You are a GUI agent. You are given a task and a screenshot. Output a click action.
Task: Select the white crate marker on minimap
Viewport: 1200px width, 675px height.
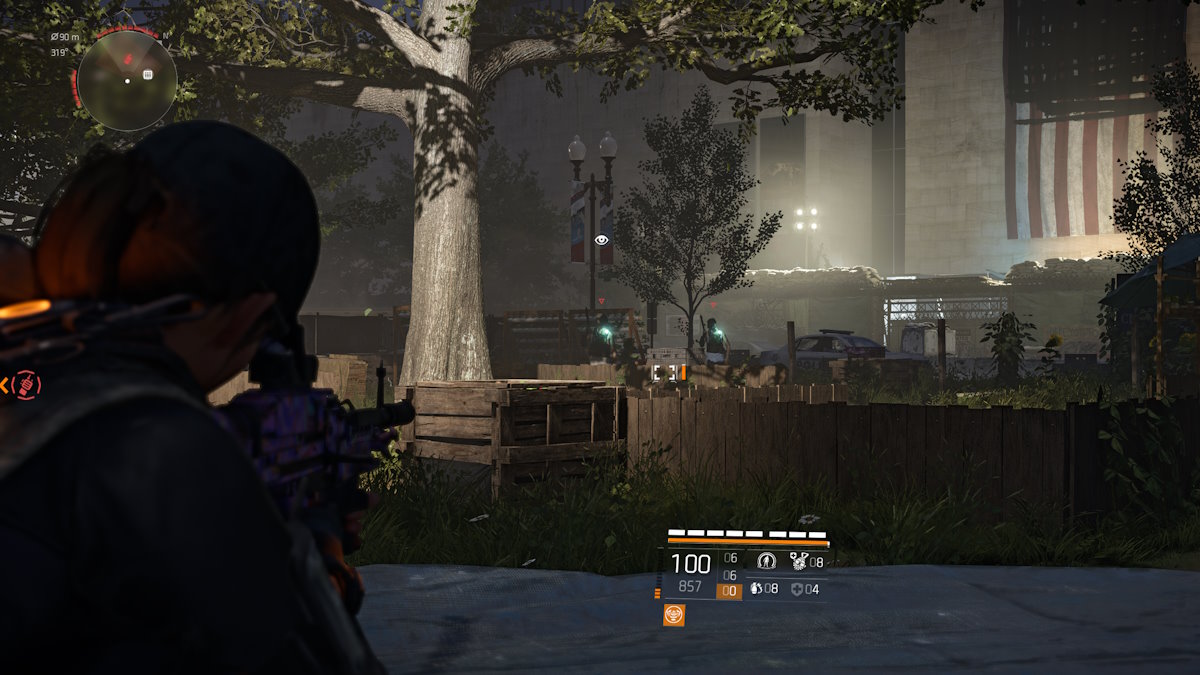[x=148, y=74]
